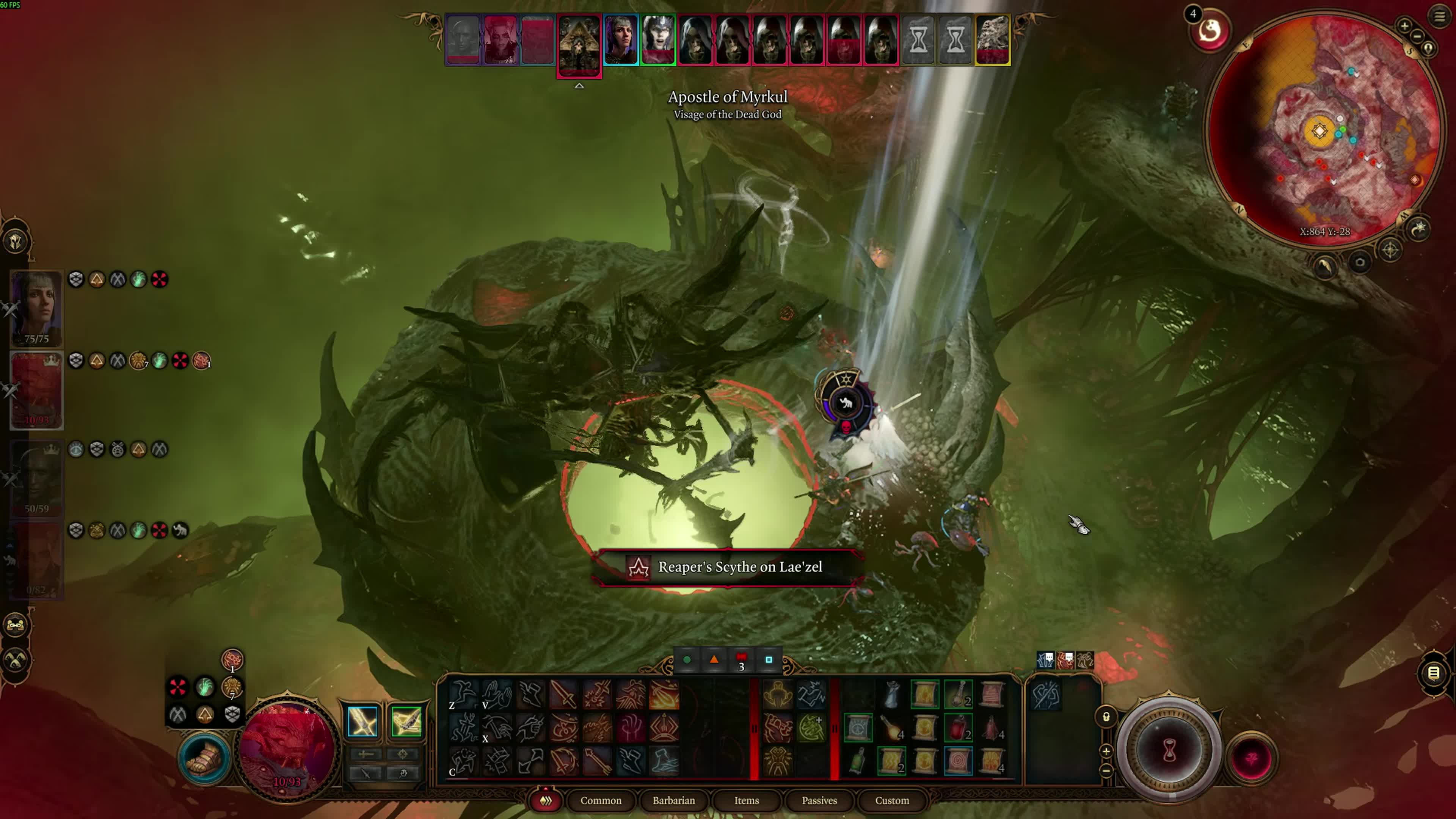Open the Barbarian abilities tab
This screenshot has width=1456, height=819.
pyautogui.click(x=673, y=800)
